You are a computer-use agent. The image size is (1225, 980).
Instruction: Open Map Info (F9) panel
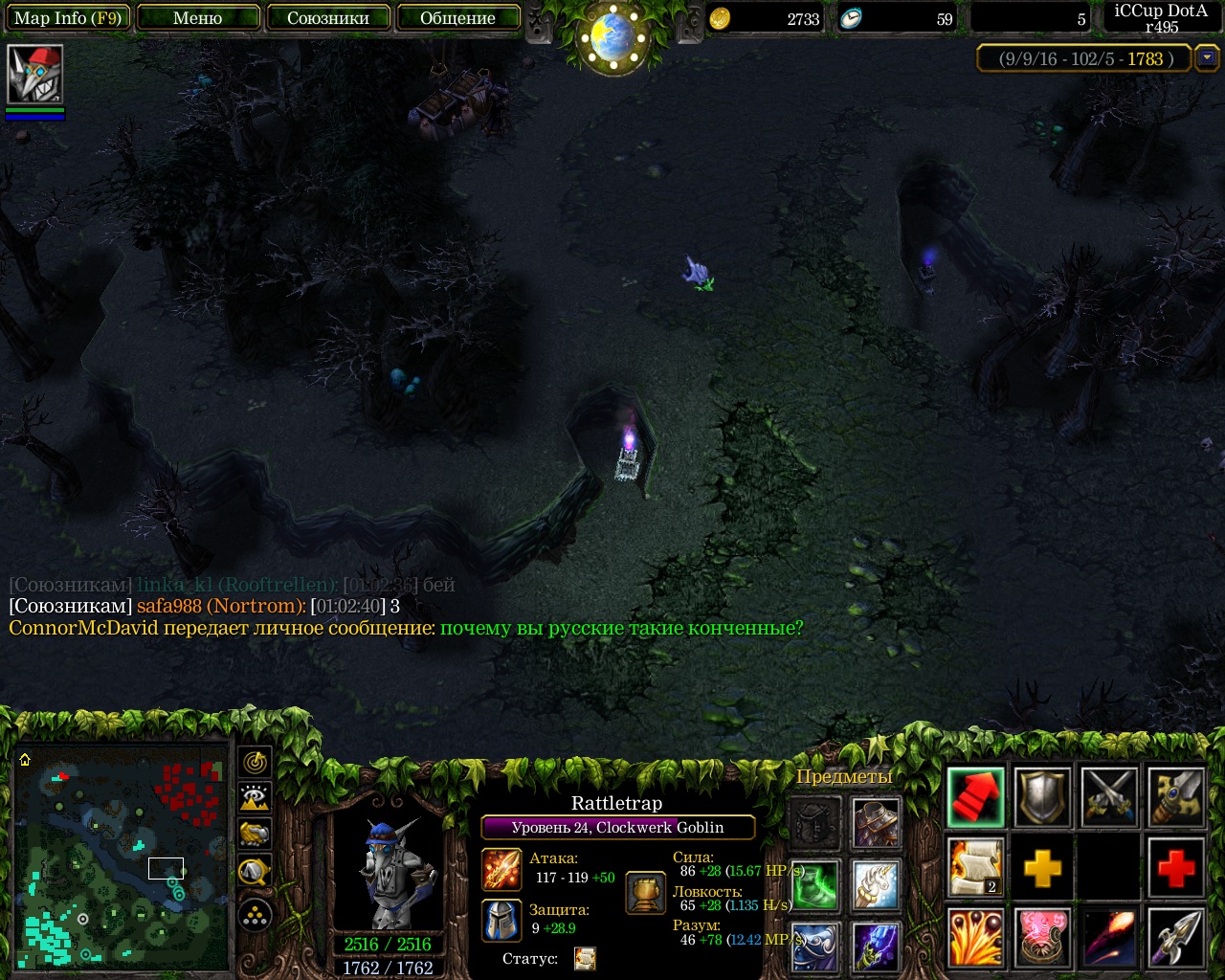click(x=67, y=18)
